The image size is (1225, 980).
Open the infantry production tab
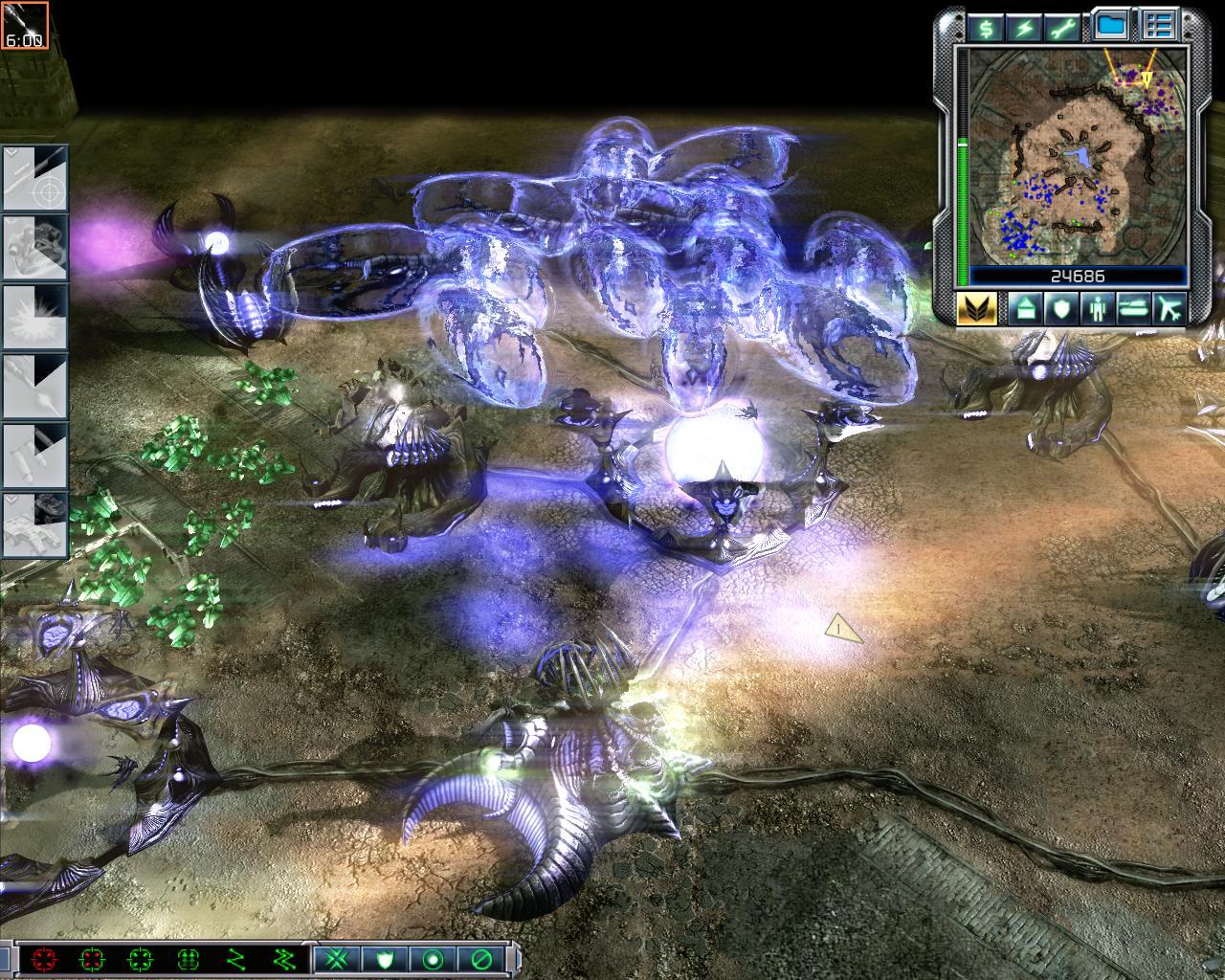pyautogui.click(x=1096, y=309)
